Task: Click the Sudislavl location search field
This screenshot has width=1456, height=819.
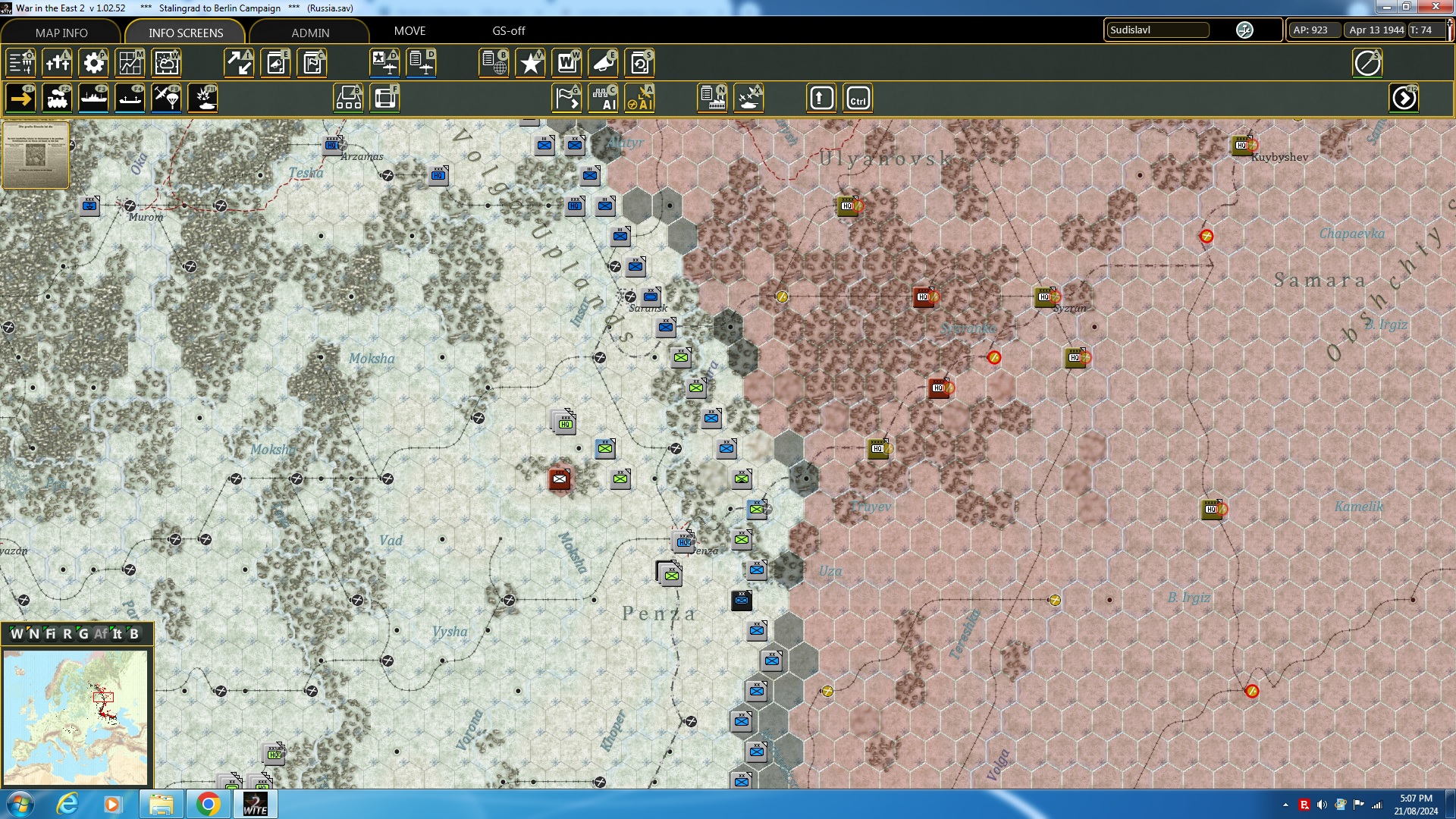Action: coord(1158,30)
